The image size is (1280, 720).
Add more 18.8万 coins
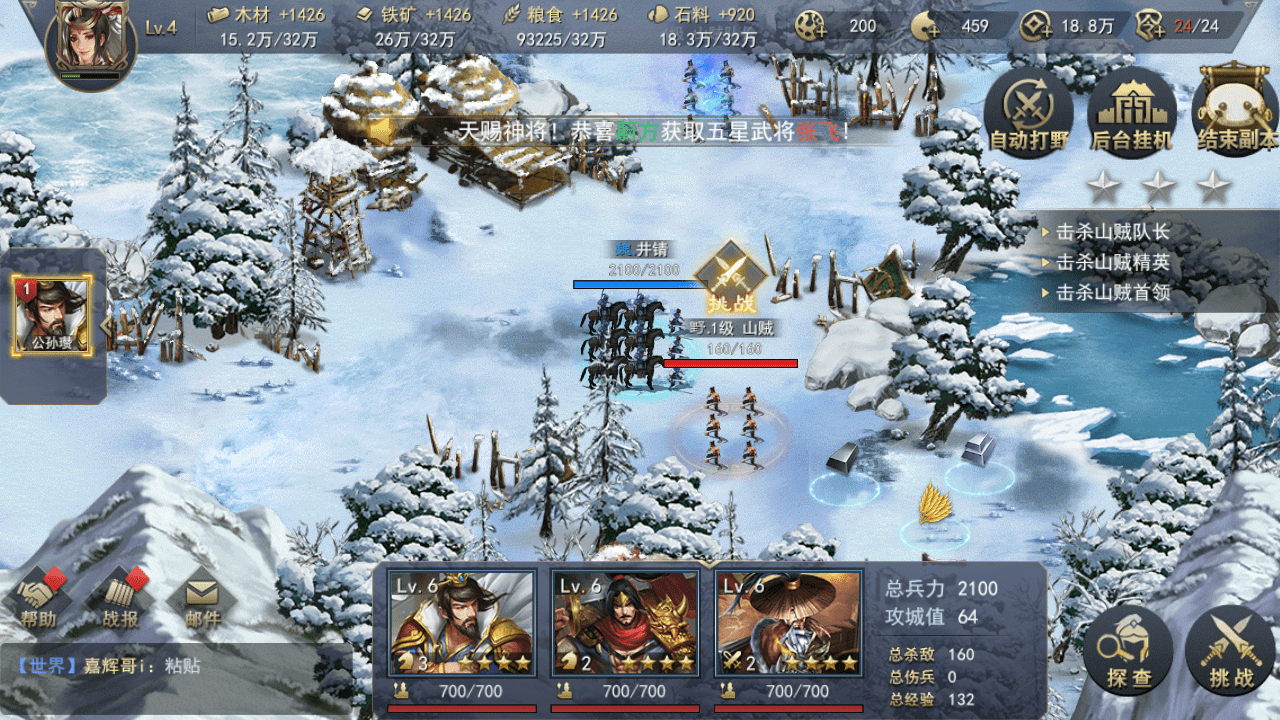tap(1036, 27)
